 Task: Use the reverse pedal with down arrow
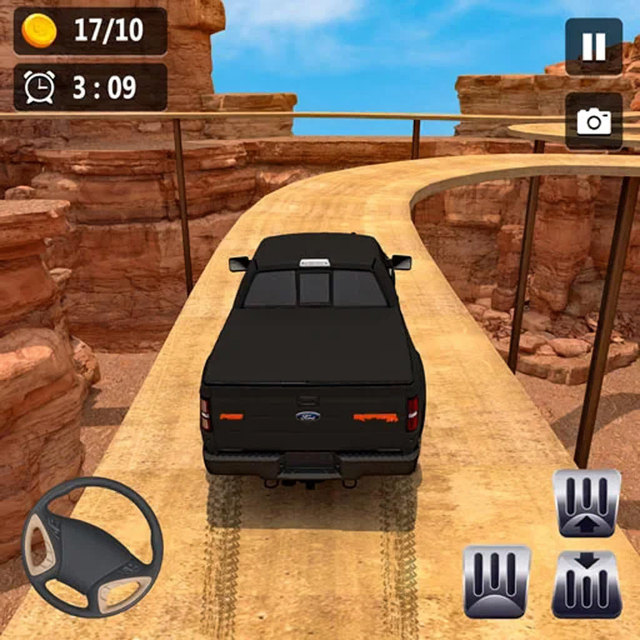pyautogui.click(x=587, y=583)
